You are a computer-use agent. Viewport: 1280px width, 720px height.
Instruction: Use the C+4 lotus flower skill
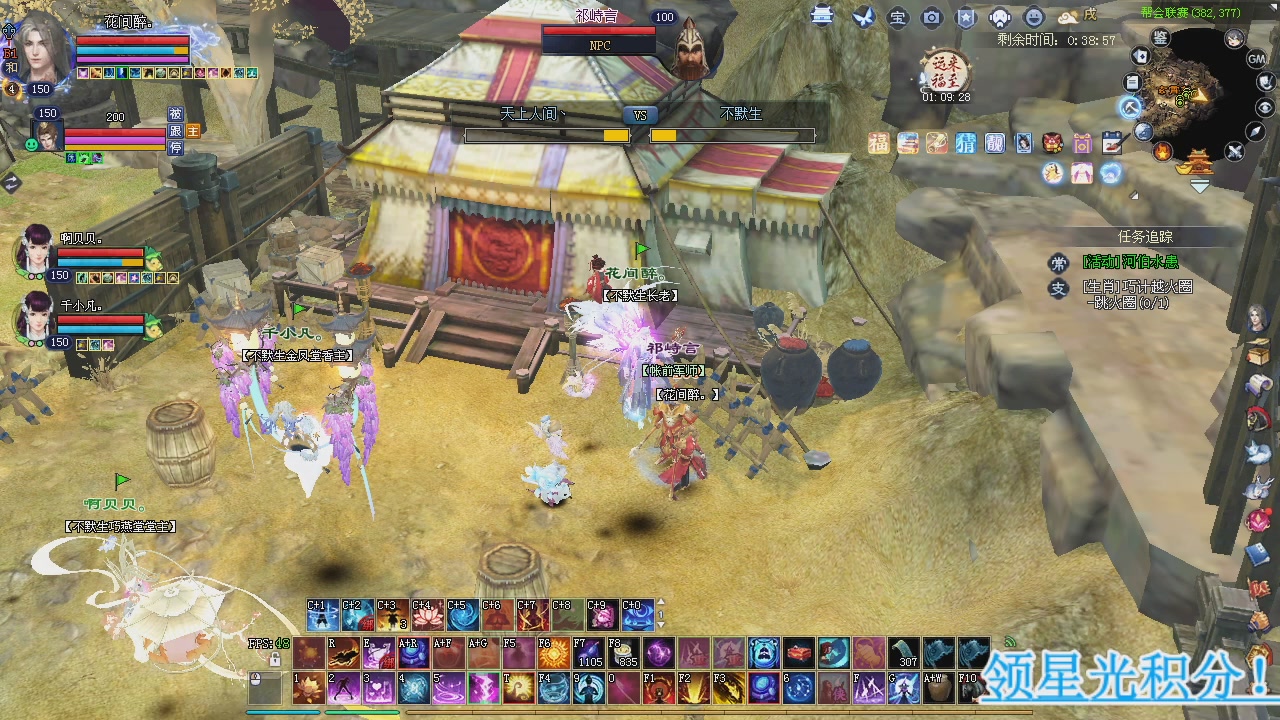(x=427, y=616)
